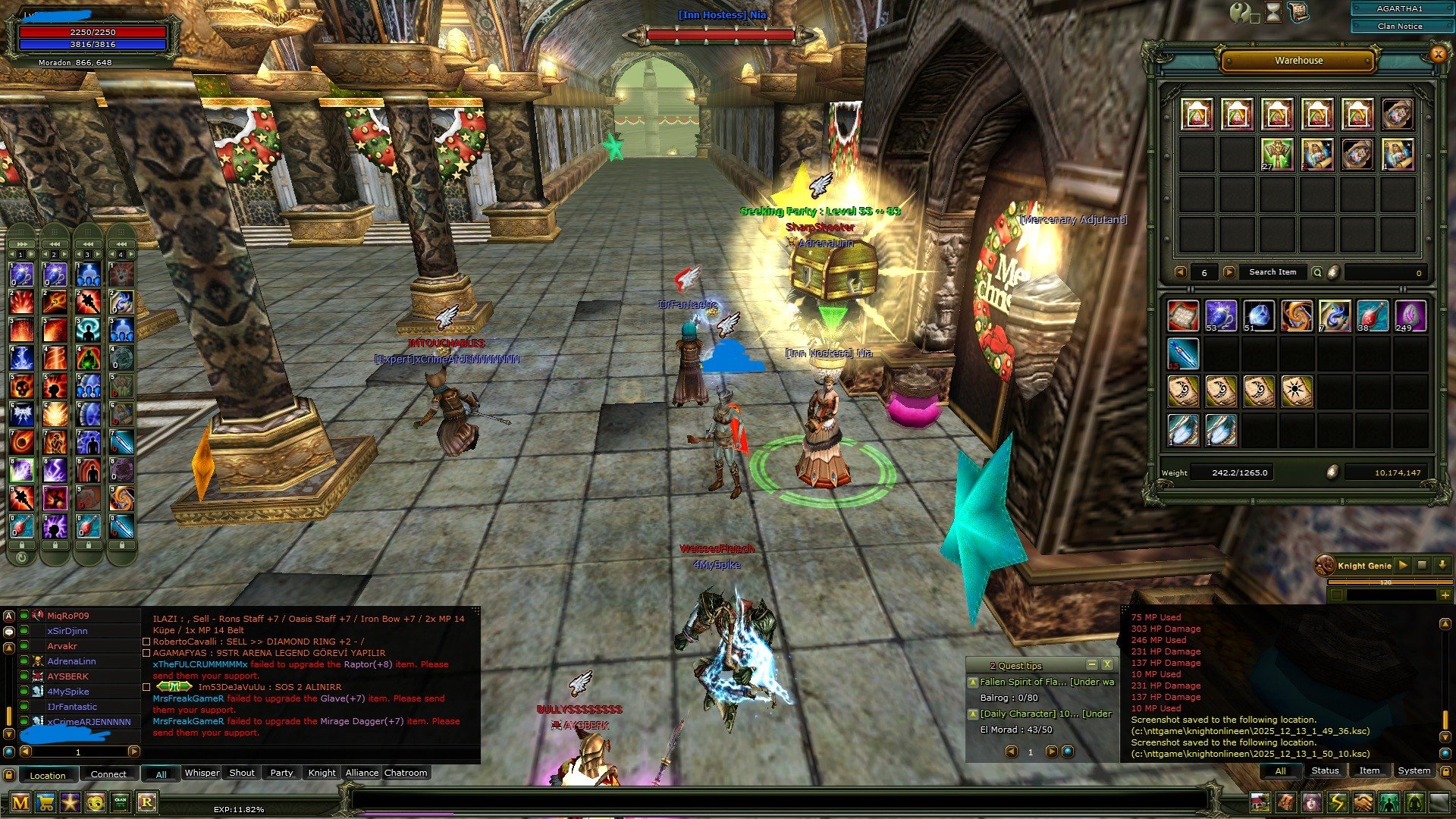Toggle the lock icon next to System tab
The height and width of the screenshot is (819, 1456).
[1448, 771]
